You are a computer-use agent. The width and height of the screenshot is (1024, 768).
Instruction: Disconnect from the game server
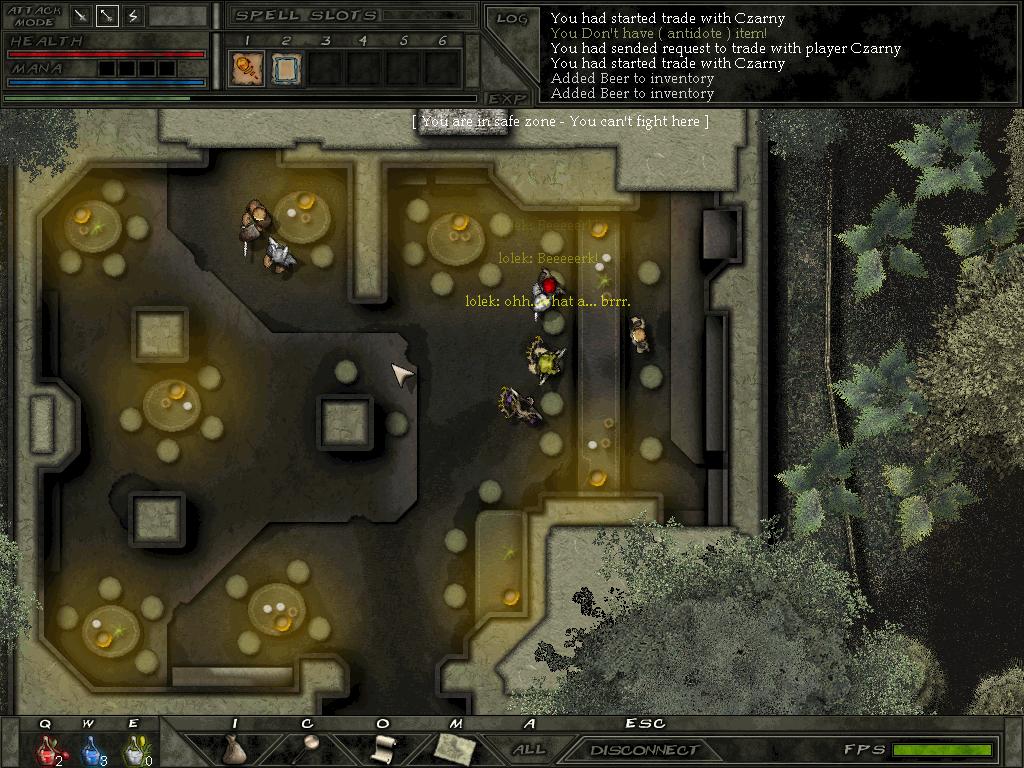point(644,749)
